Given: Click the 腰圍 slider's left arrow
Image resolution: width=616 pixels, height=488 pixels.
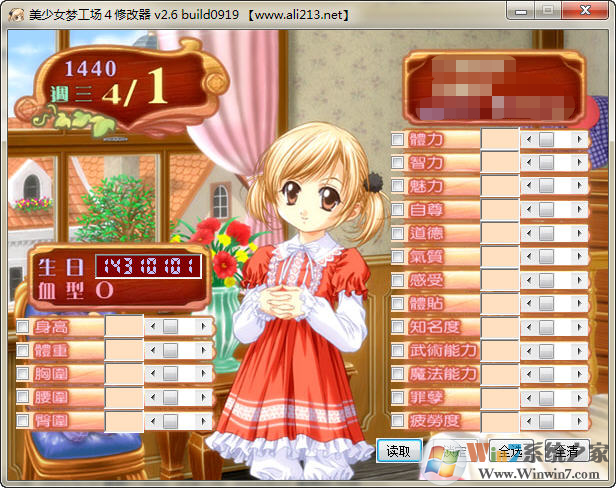Looking at the screenshot, I should (x=152, y=398).
